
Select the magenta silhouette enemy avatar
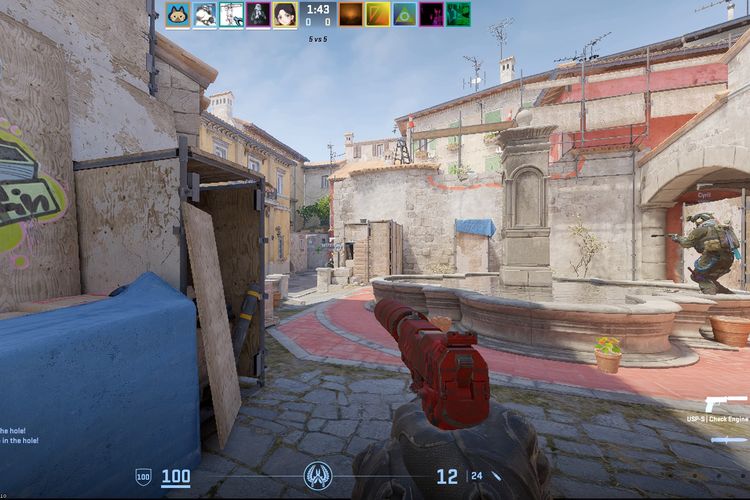432,14
